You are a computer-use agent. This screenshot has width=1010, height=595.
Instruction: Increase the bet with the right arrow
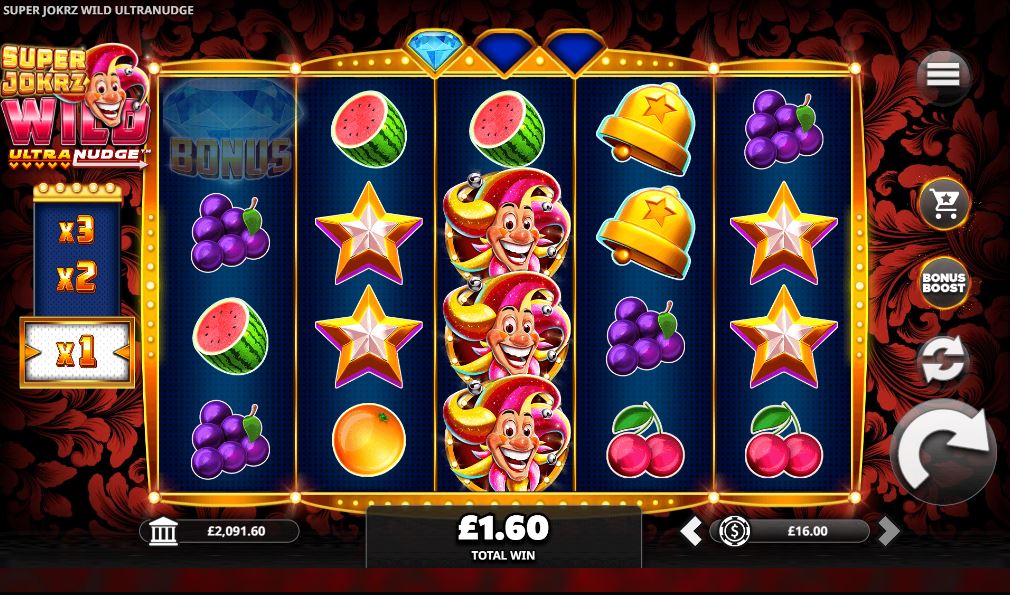pyautogui.click(x=888, y=531)
